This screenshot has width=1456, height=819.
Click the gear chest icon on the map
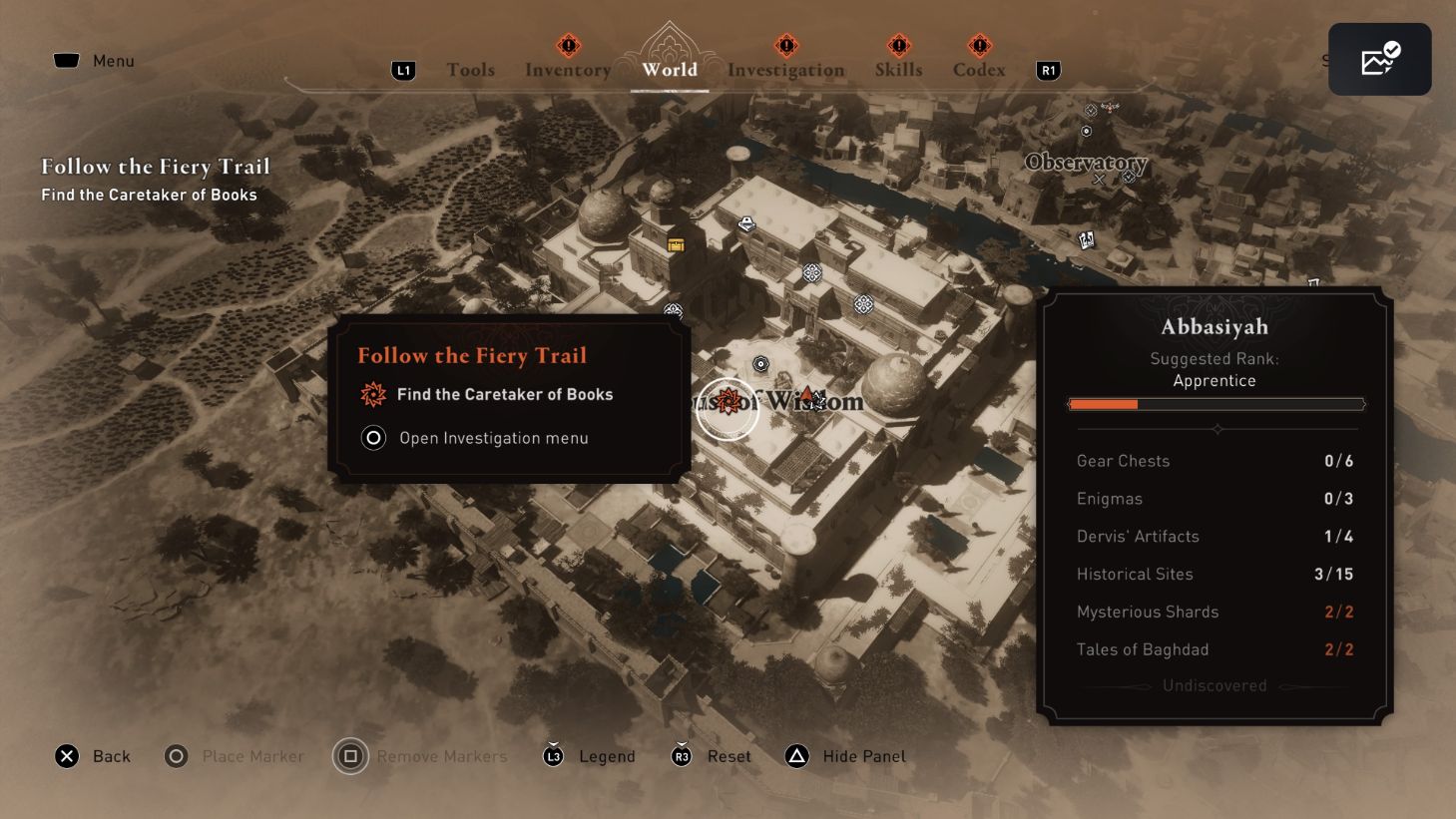pyautogui.click(x=676, y=244)
